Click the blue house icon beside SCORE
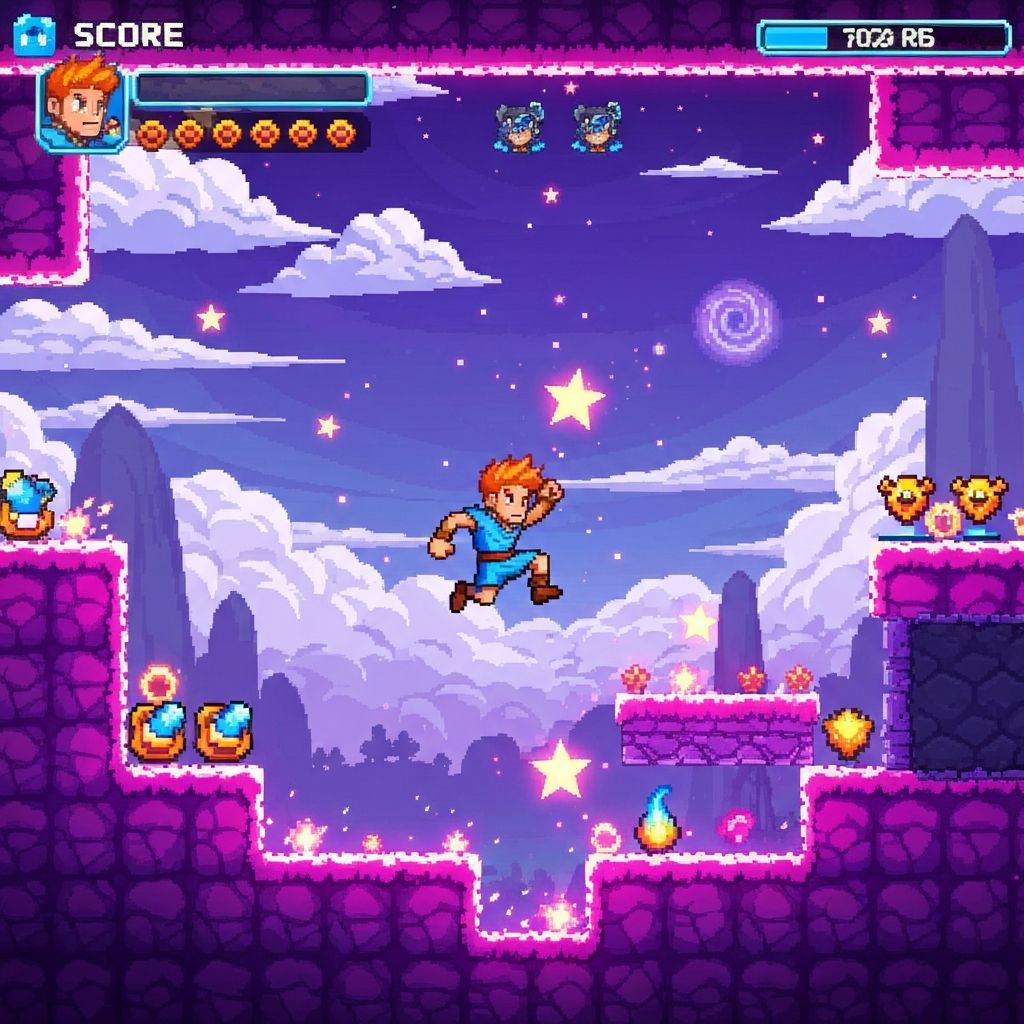 35,35
